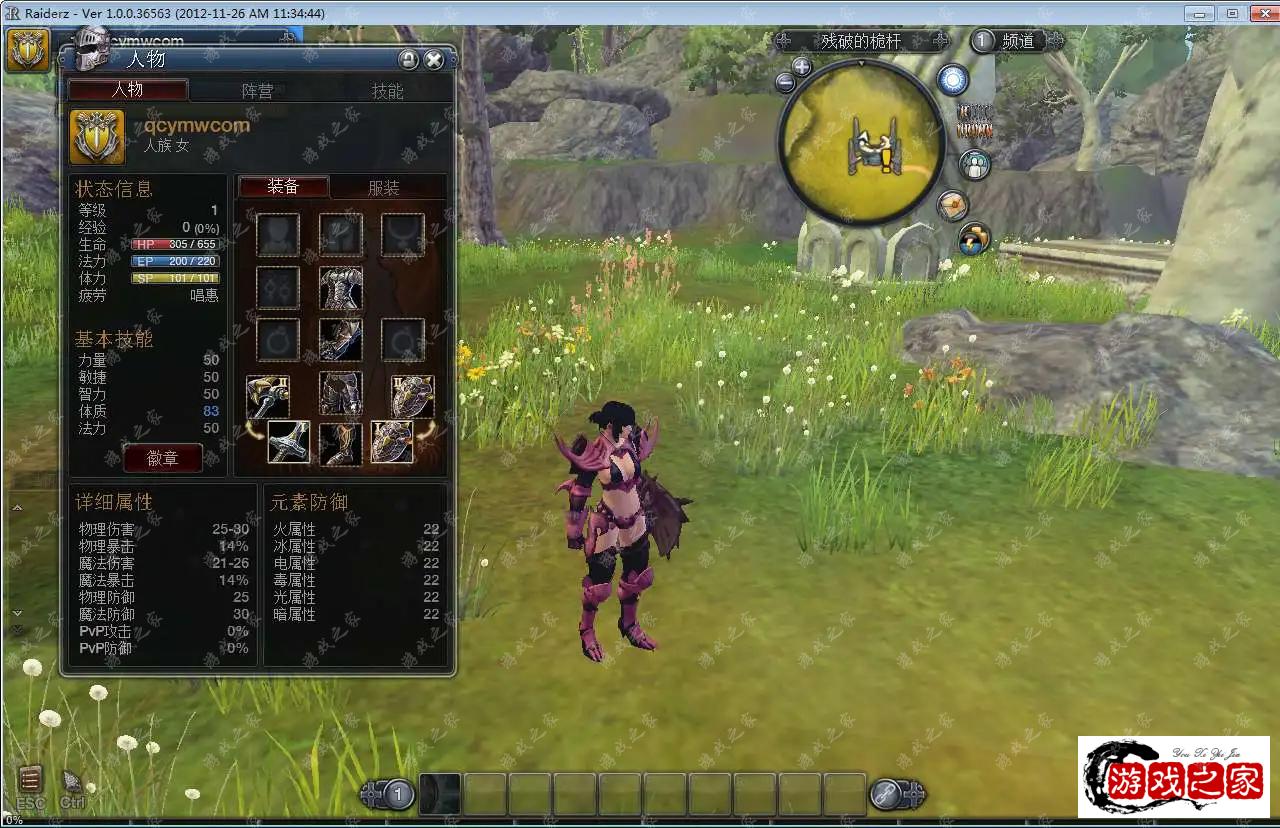The image size is (1280, 828).
Task: Select the equipped leg armor slot
Action: click(x=341, y=394)
